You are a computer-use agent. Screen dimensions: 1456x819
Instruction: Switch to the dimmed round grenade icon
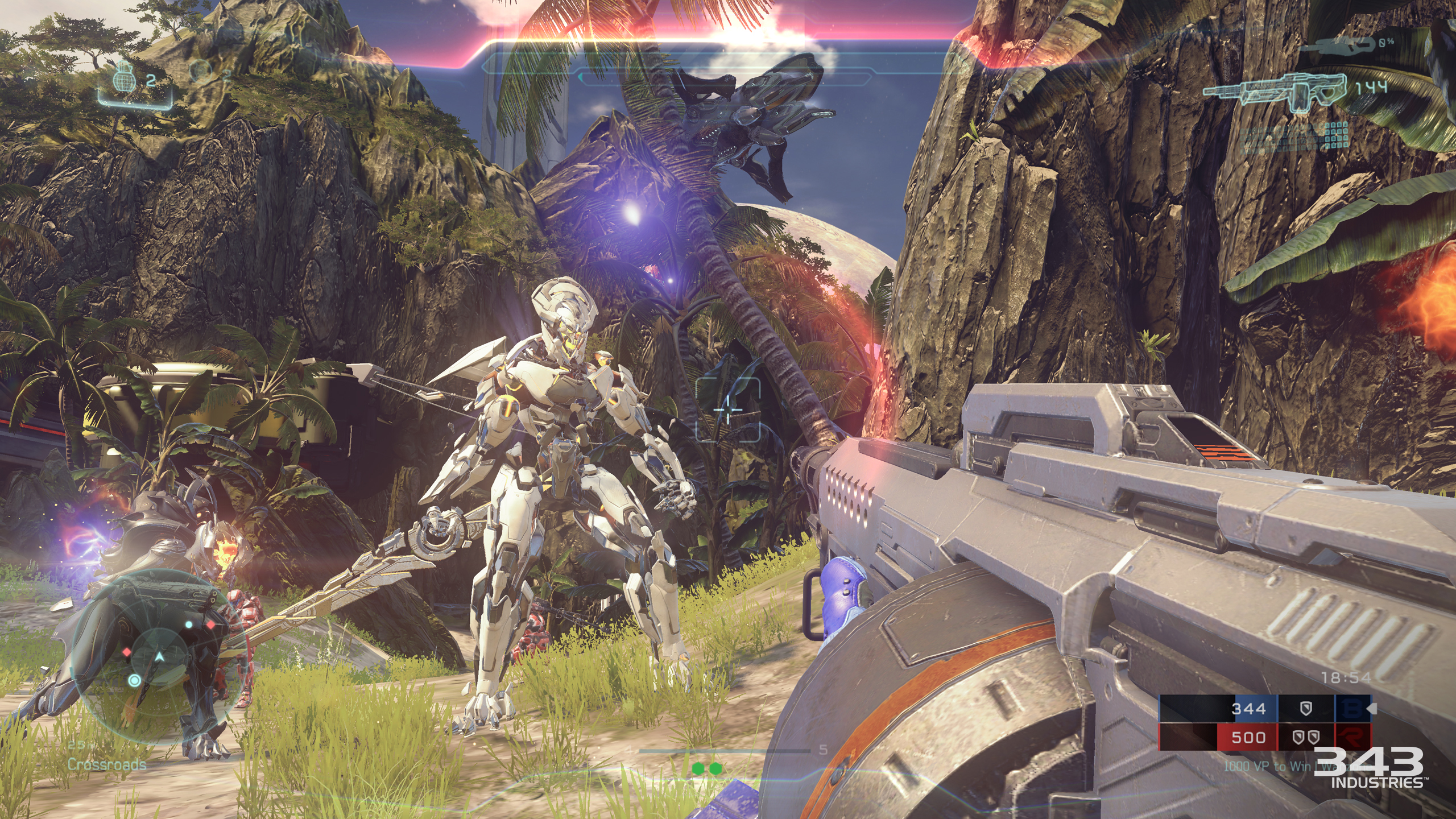tap(200, 71)
